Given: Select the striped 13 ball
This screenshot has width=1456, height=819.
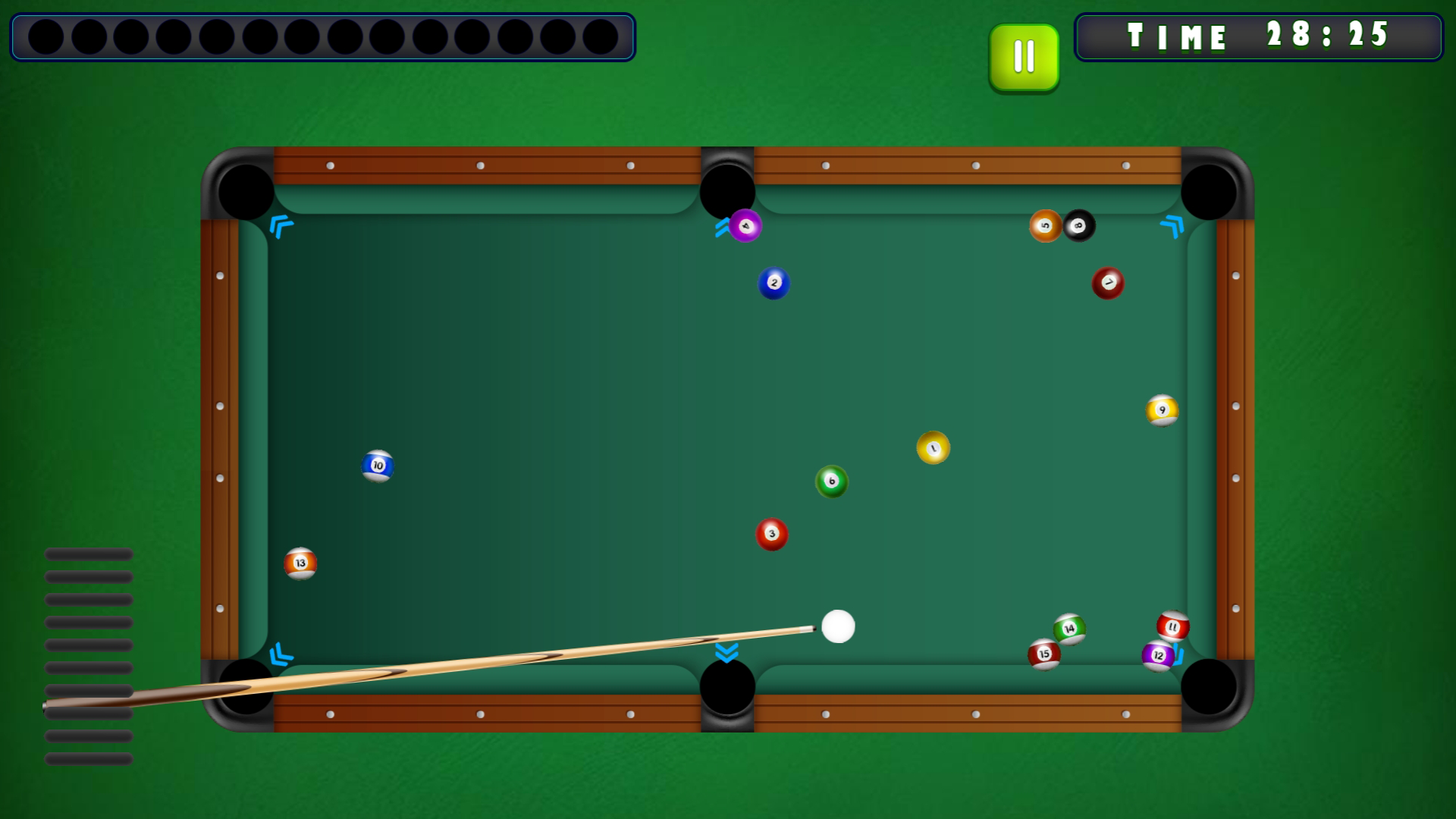Looking at the screenshot, I should pos(300,562).
